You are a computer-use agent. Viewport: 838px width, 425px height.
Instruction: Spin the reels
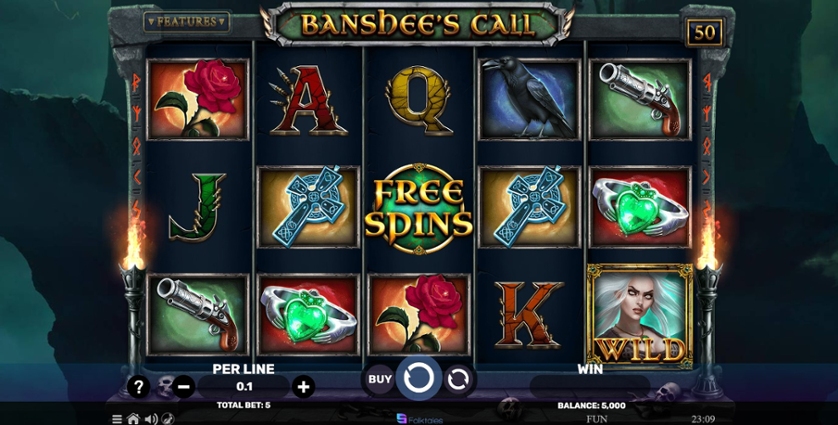[x=418, y=379]
